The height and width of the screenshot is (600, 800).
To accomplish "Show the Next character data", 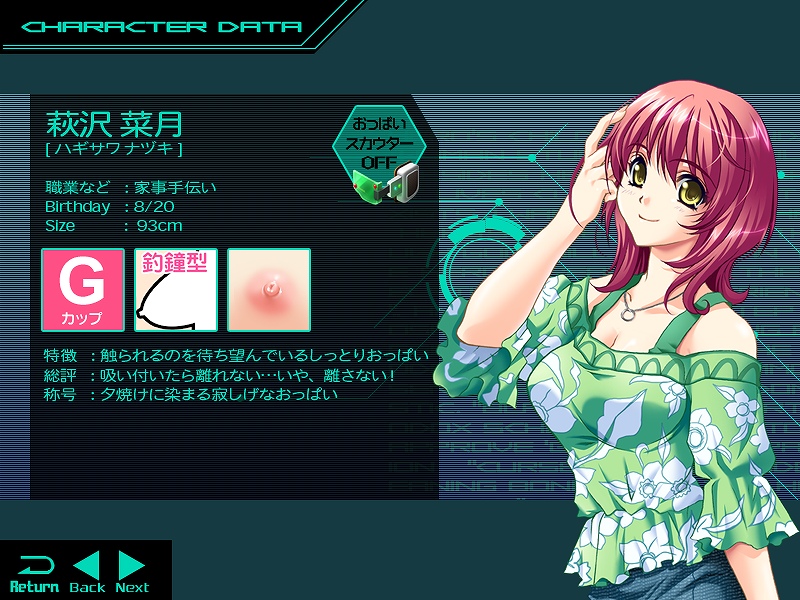I will (x=132, y=572).
